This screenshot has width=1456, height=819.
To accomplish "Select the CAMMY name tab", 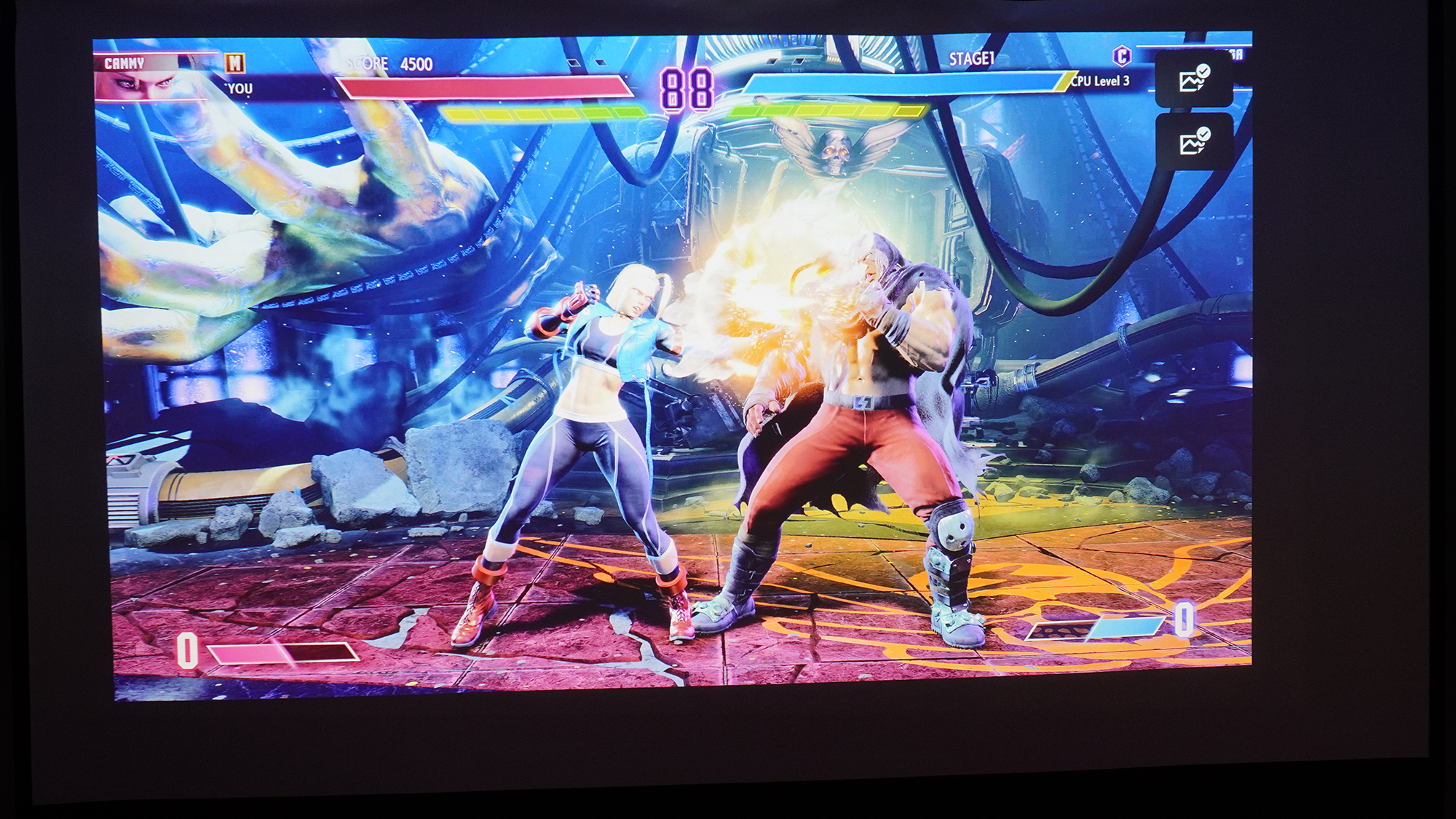I will (x=127, y=64).
